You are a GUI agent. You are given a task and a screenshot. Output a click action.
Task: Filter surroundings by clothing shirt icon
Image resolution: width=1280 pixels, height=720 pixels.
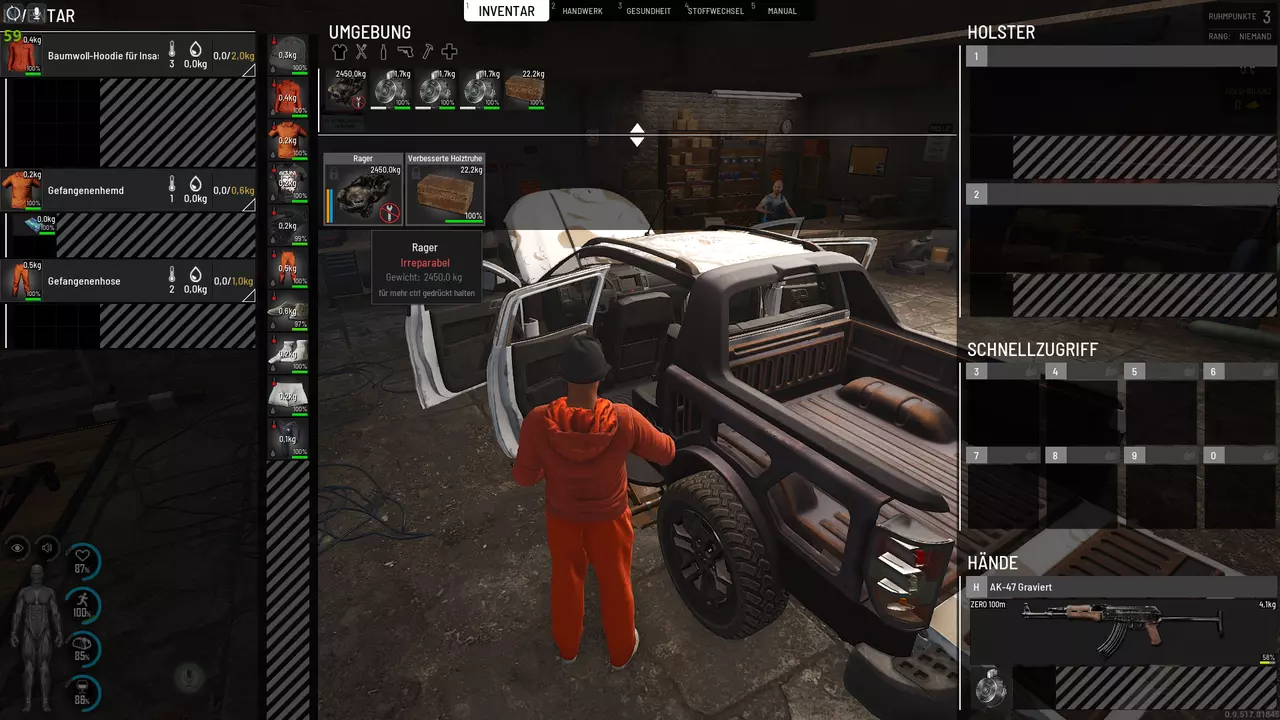[339, 52]
